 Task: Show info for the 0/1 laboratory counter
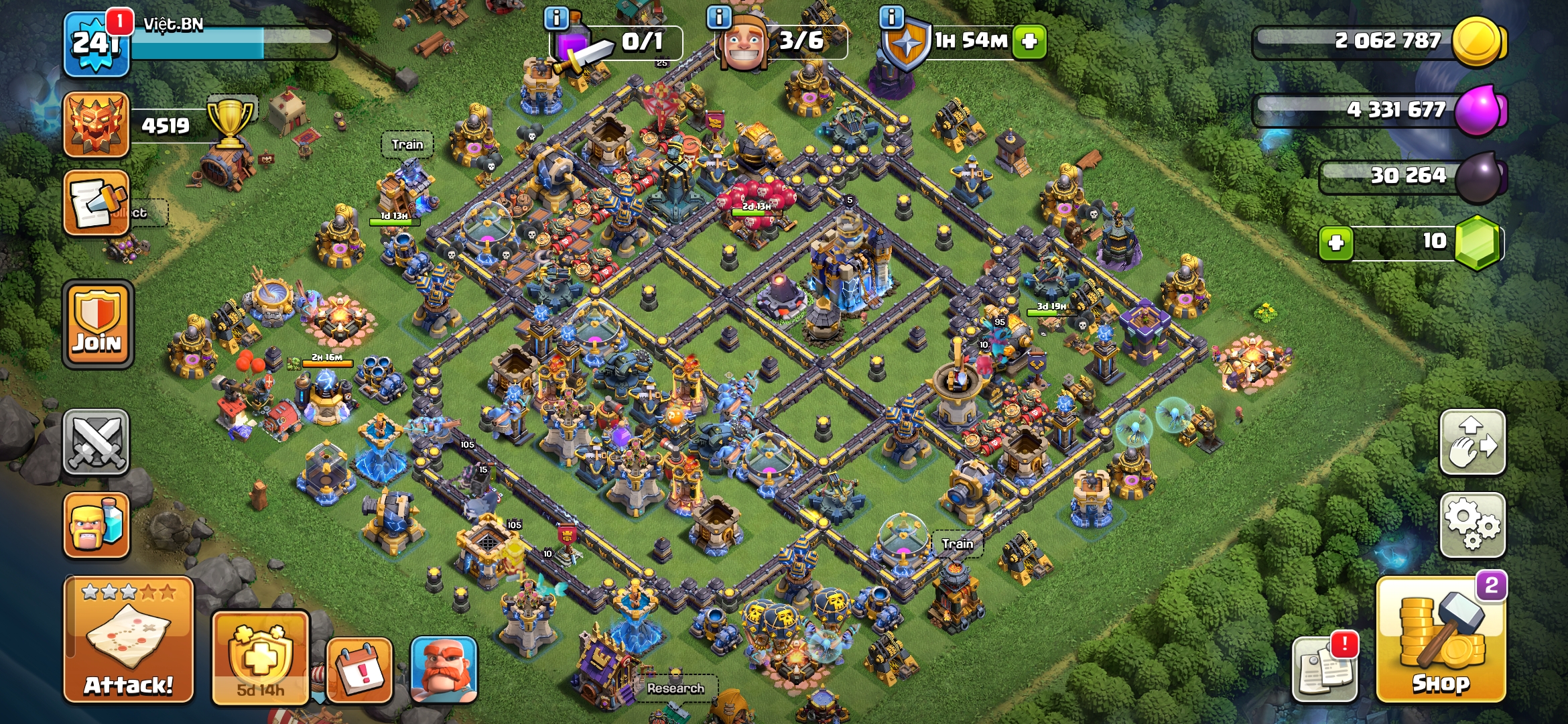(556, 17)
